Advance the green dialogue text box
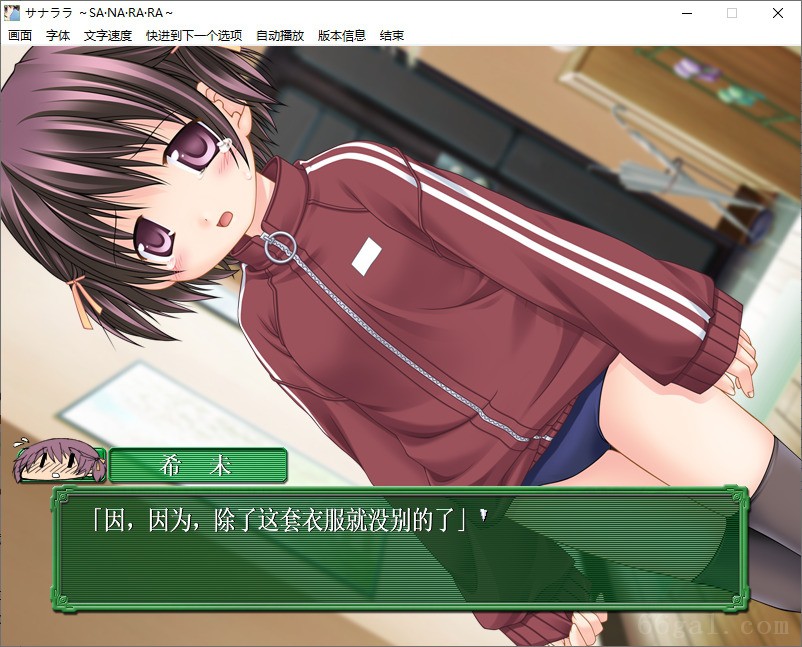 400,548
